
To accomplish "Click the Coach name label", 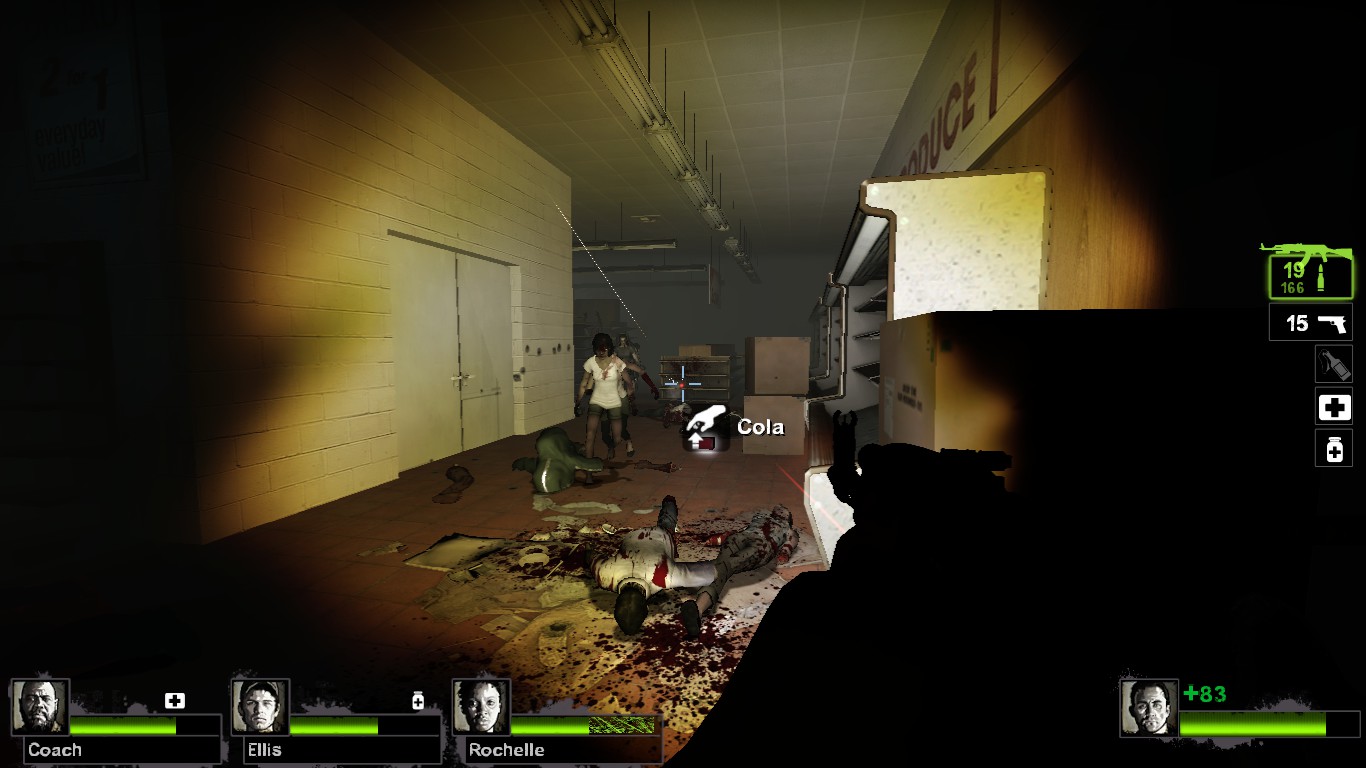I will click(x=55, y=749).
